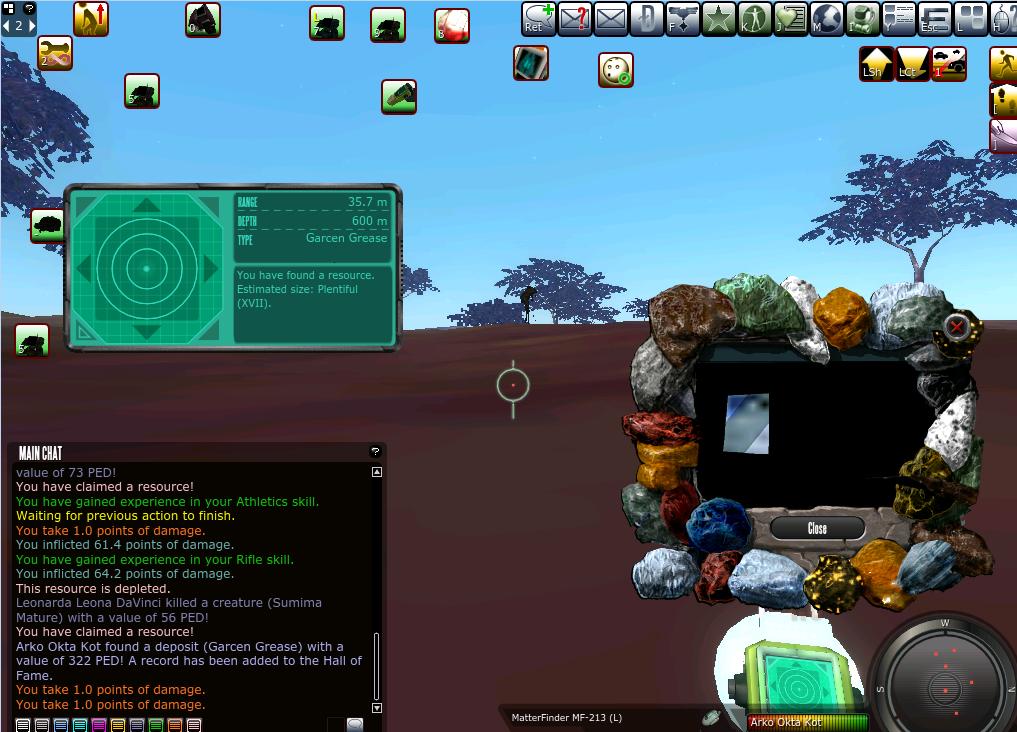Open the Main Chat help question mark
The width and height of the screenshot is (1017, 732).
[x=375, y=452]
